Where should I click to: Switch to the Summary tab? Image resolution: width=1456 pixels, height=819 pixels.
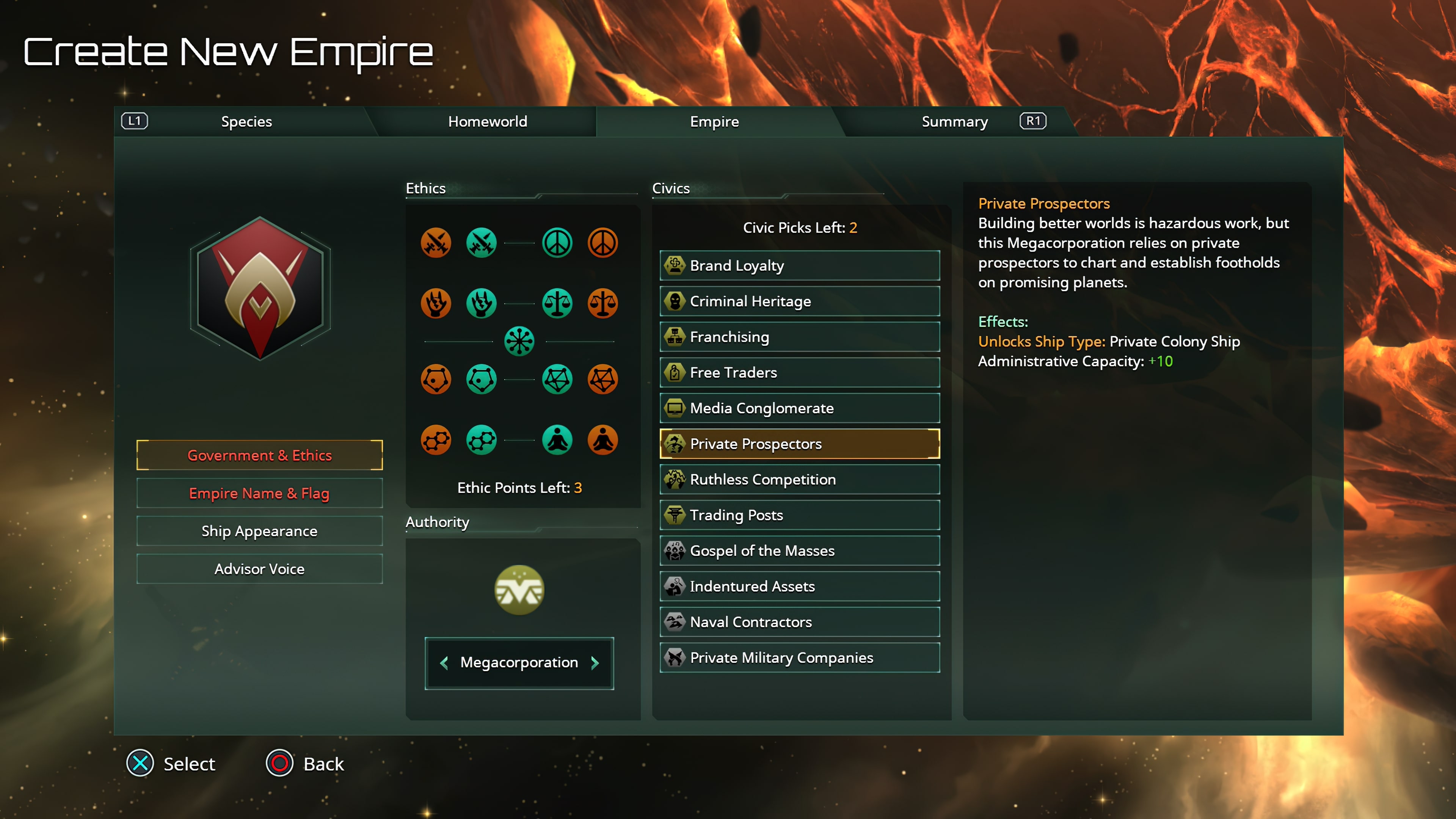tap(954, 121)
